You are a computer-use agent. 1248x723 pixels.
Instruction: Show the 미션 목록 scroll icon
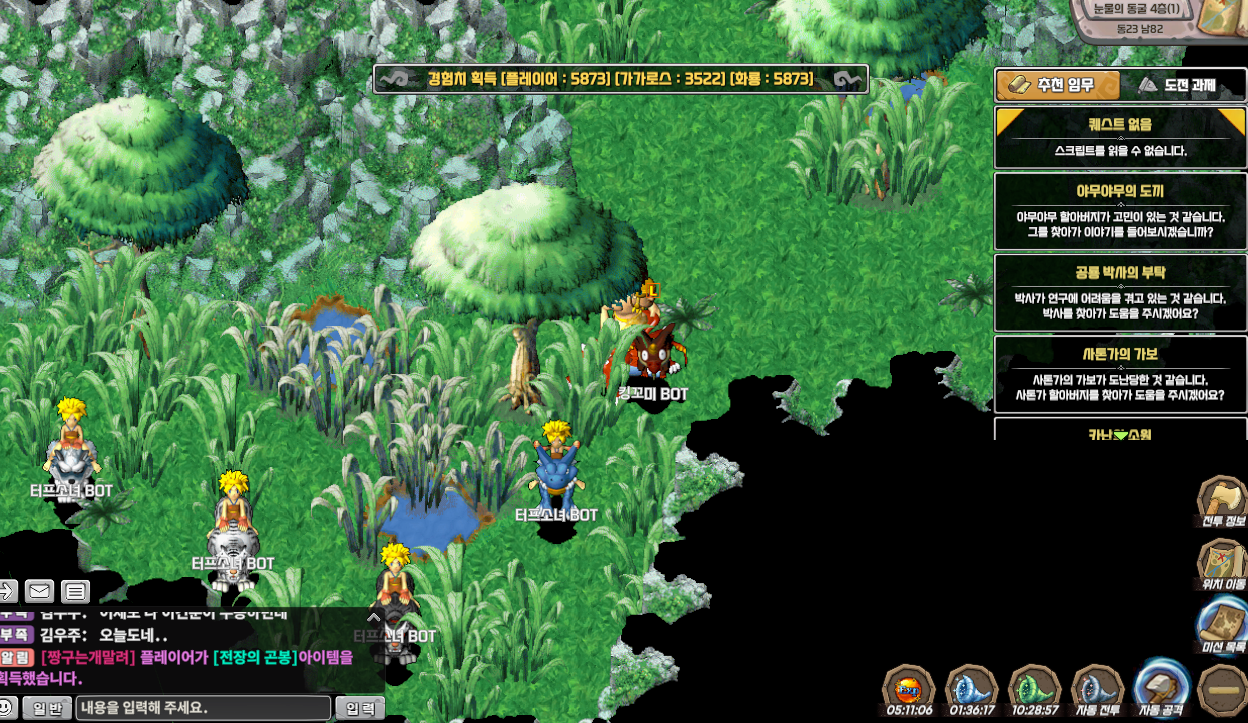(1221, 625)
